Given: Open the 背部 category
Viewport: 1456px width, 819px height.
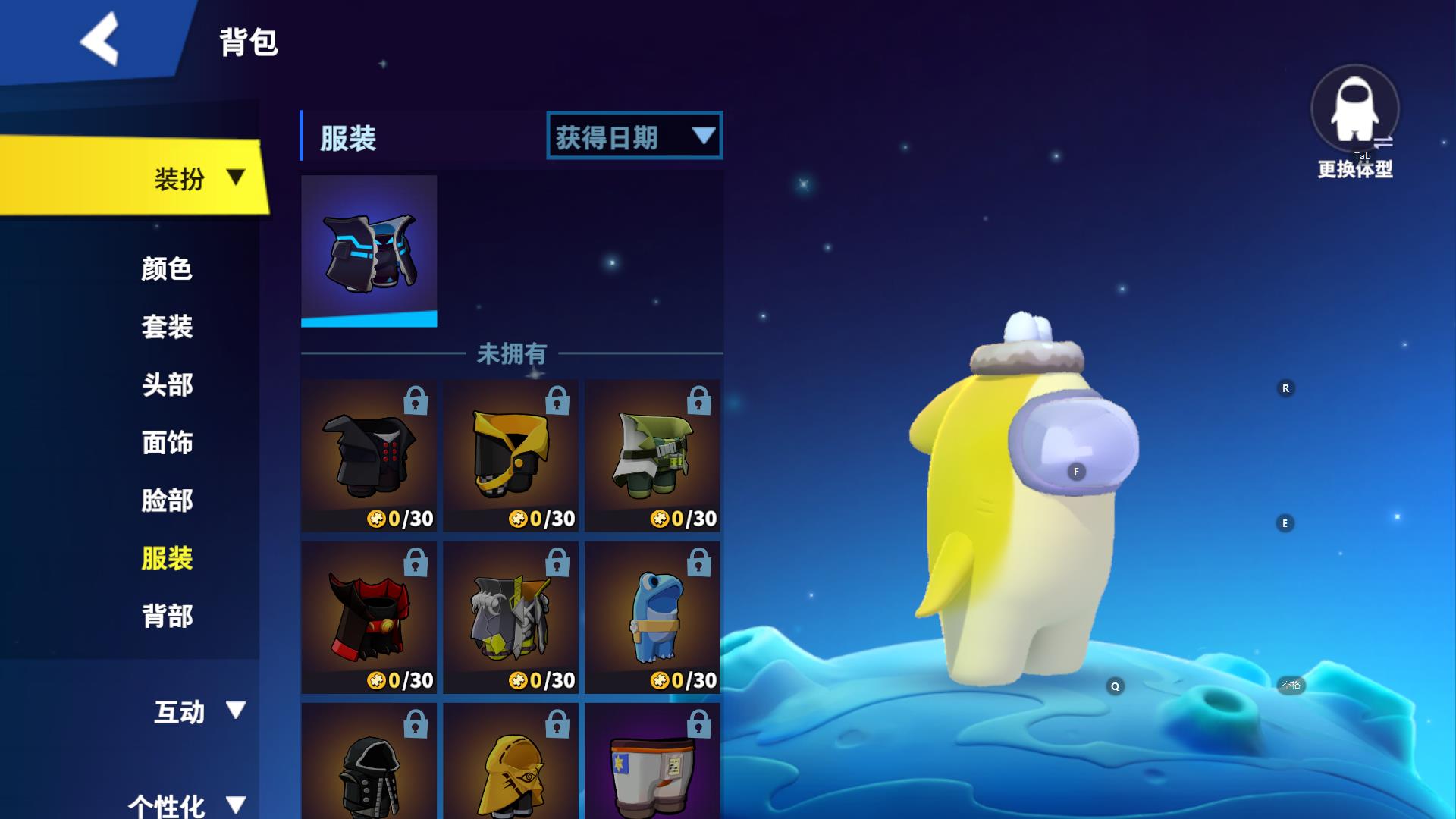Looking at the screenshot, I should tap(167, 617).
